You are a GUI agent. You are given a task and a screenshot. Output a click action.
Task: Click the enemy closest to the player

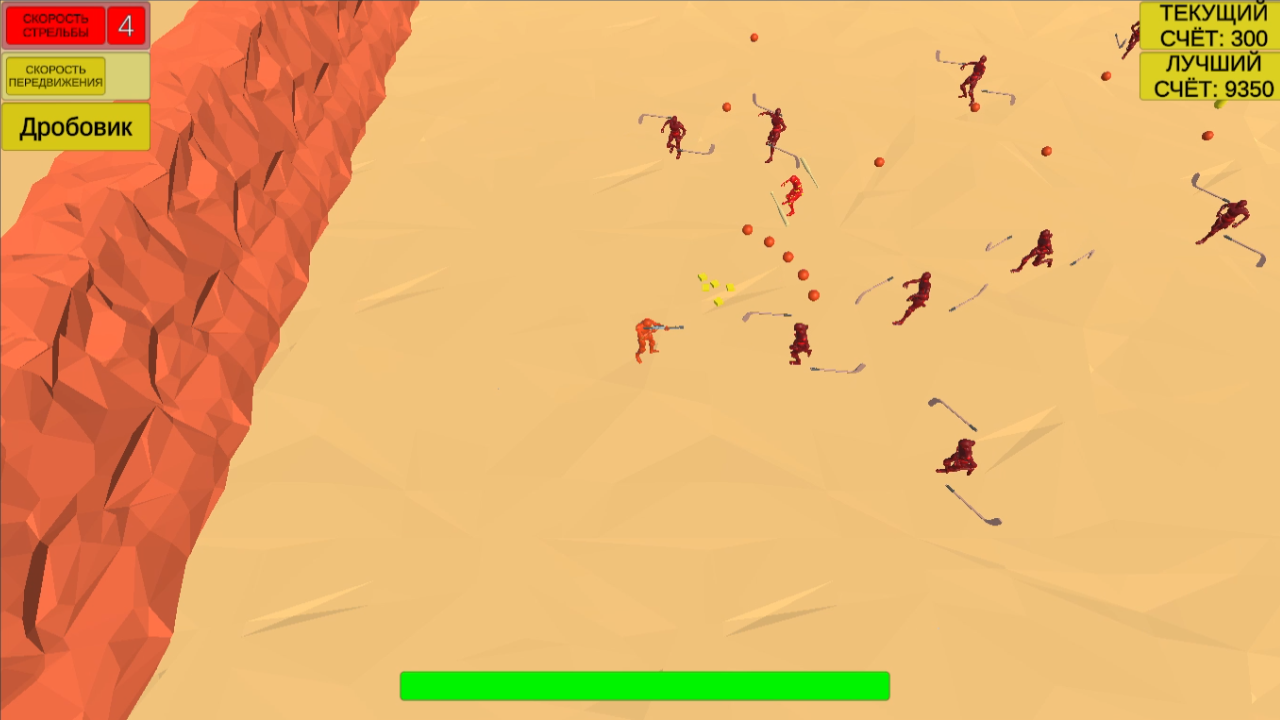[798, 345]
